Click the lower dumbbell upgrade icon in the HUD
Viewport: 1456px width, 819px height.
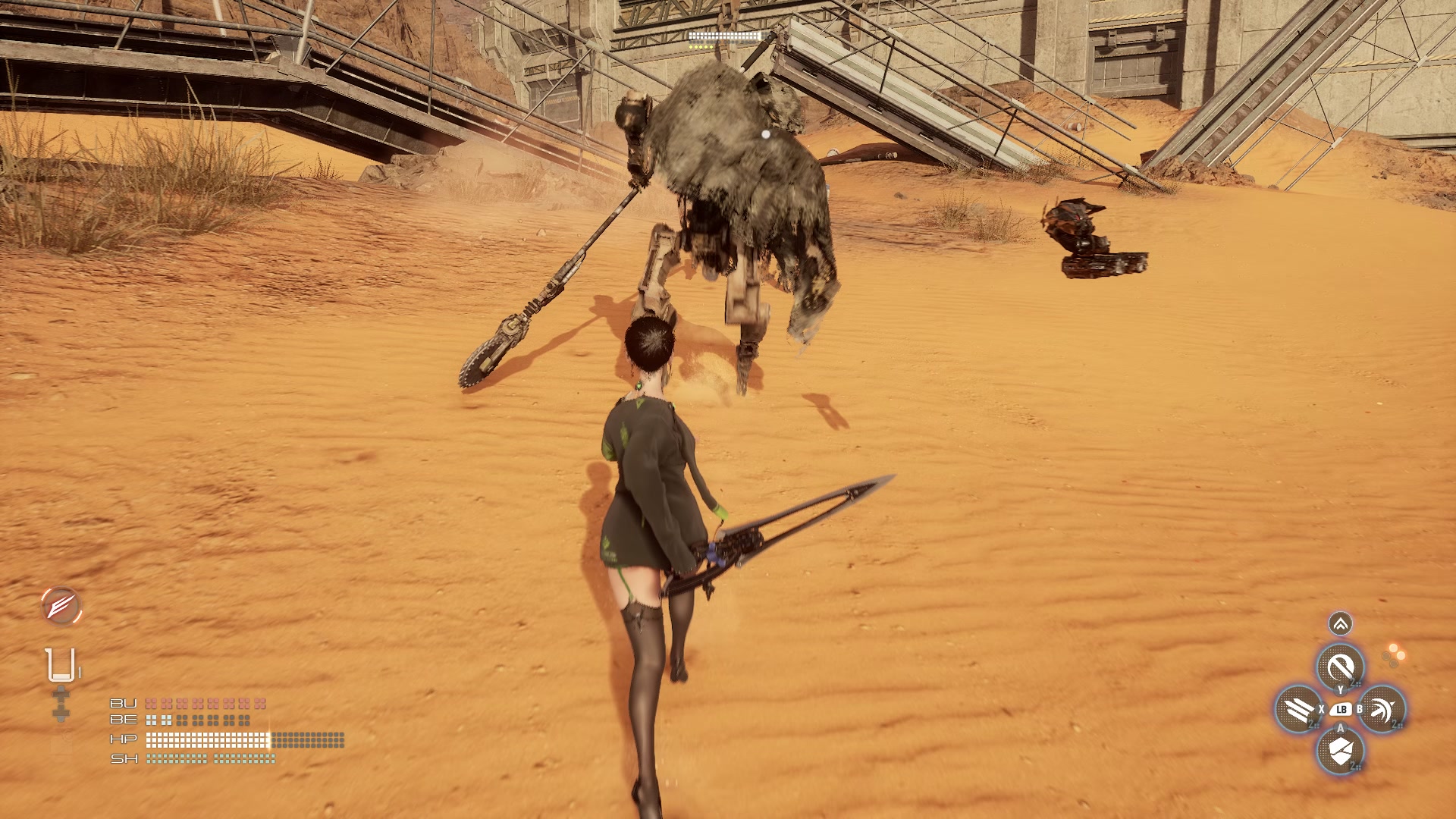coord(61,714)
